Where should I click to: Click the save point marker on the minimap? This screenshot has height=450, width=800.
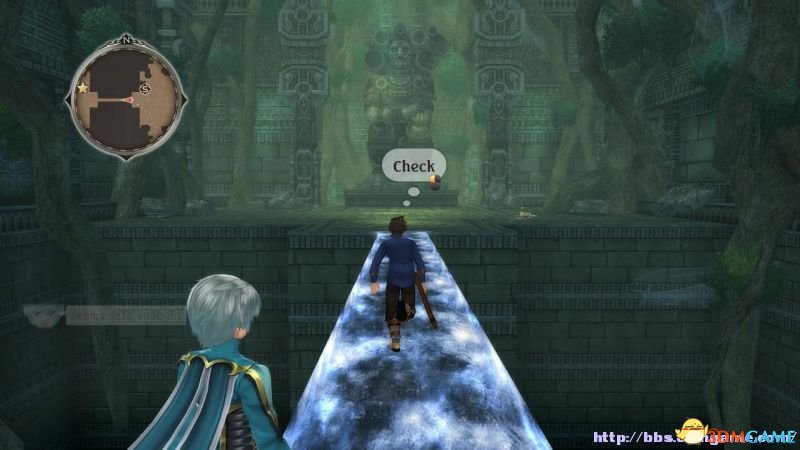tap(145, 89)
